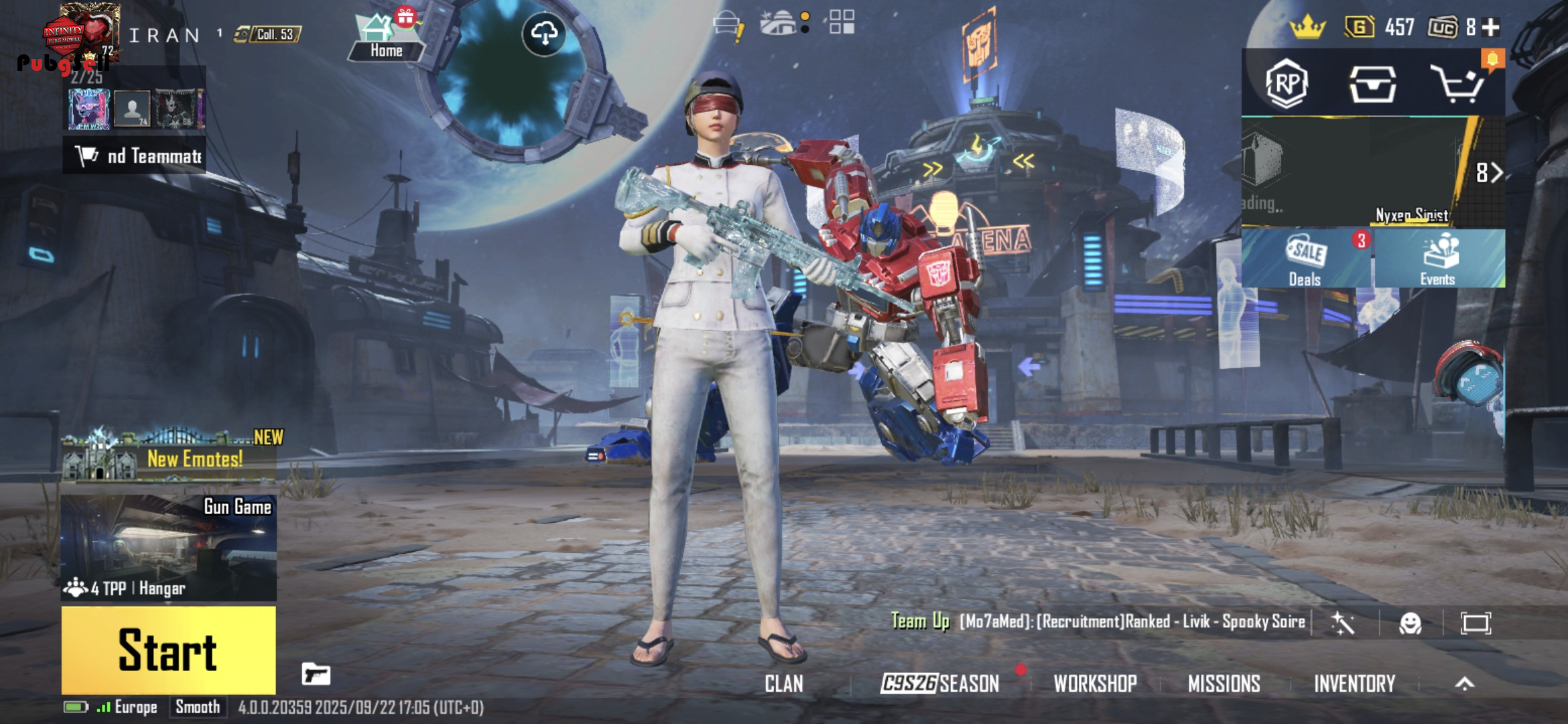Open the Find Teammates button
The width and height of the screenshot is (1568, 724).
click(135, 156)
